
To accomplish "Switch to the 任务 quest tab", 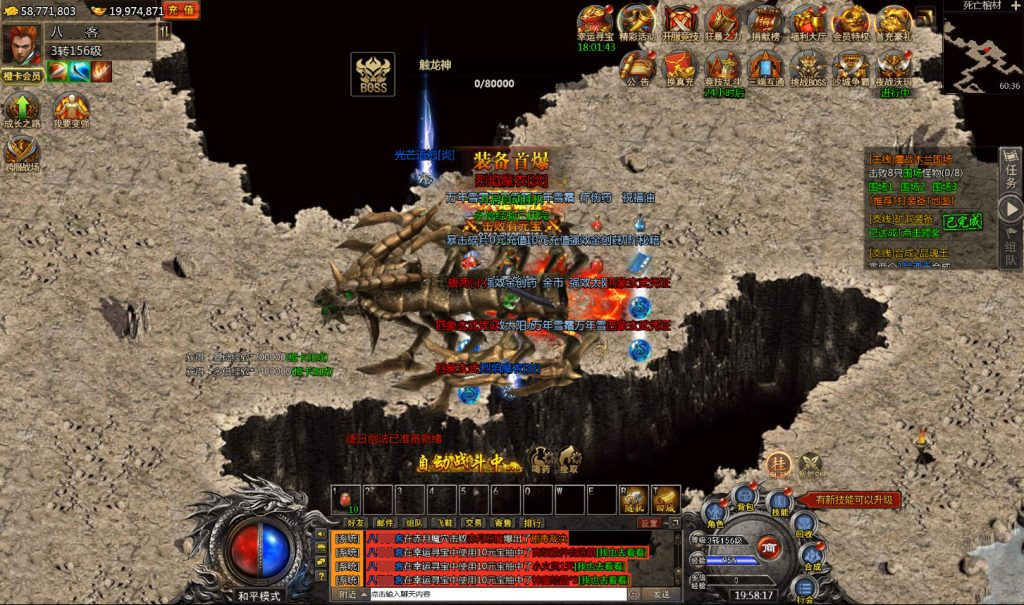I will 1010,171.
